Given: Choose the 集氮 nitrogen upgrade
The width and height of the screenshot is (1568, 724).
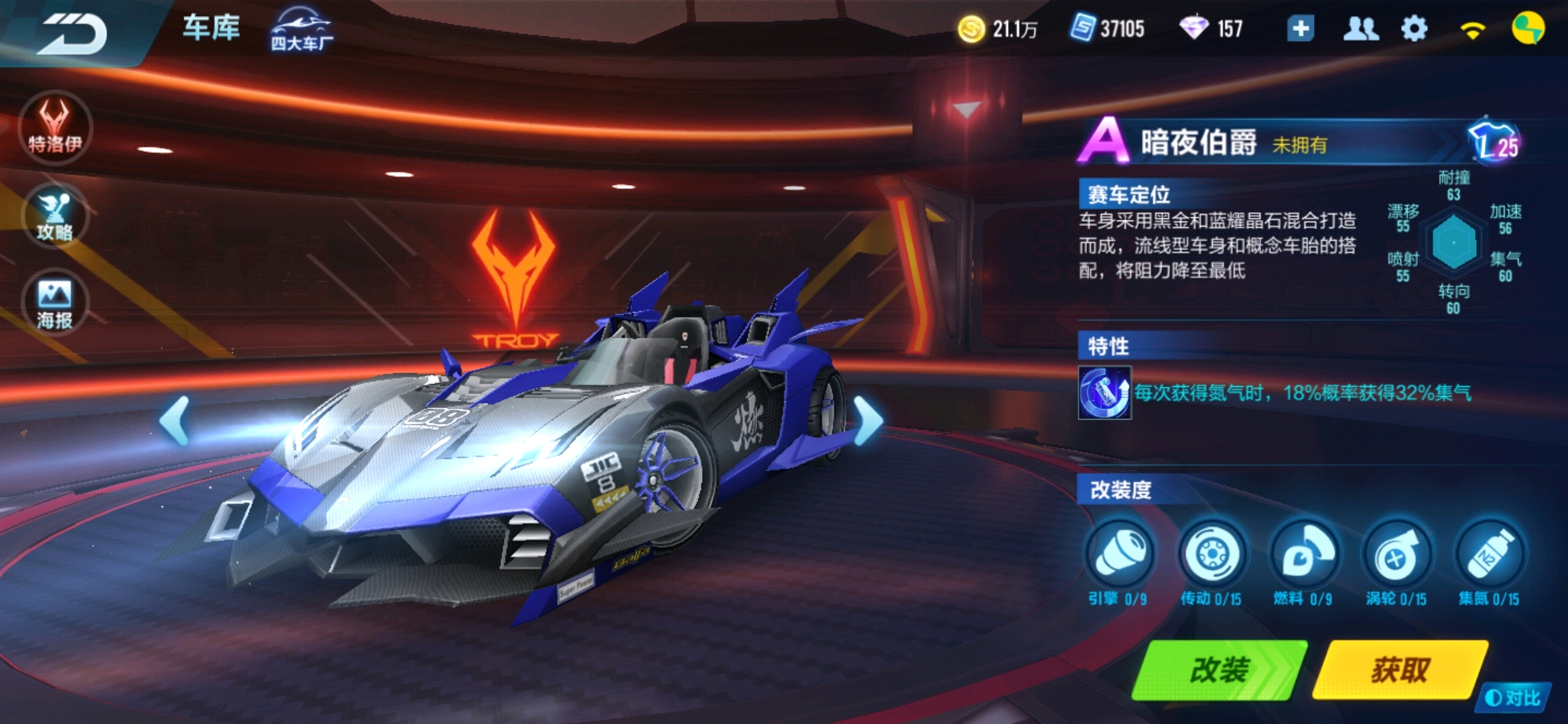Looking at the screenshot, I should 1489,555.
